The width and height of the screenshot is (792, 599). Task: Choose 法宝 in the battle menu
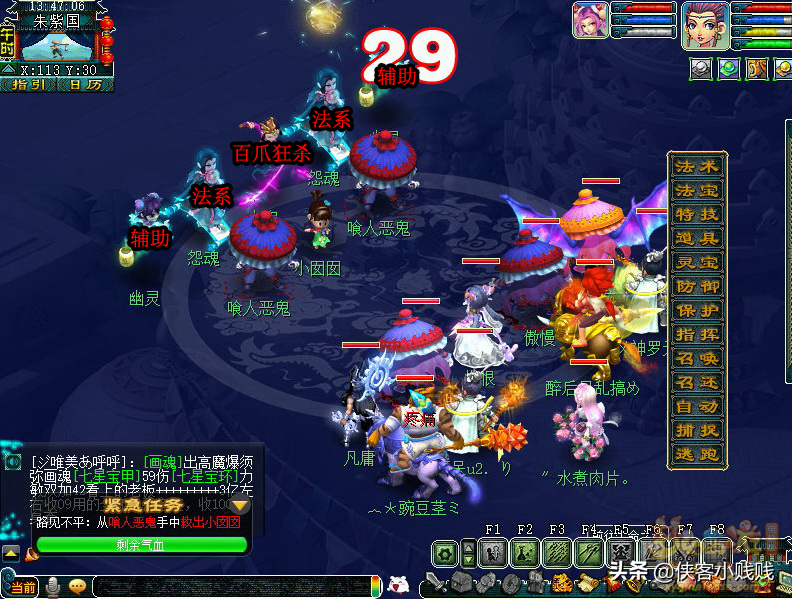pyautogui.click(x=697, y=191)
